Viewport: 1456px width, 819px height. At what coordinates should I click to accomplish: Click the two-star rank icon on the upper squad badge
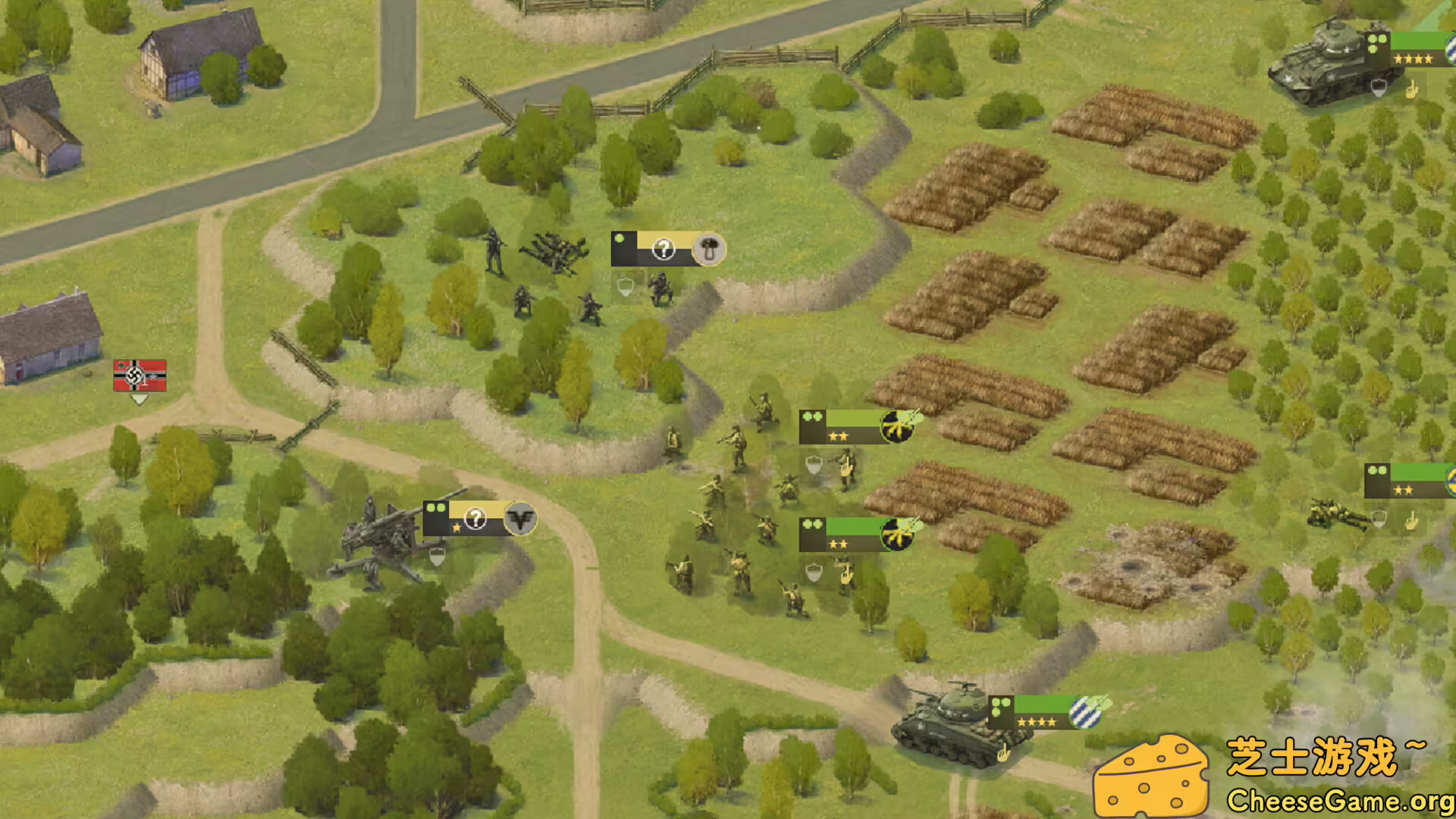click(x=838, y=436)
